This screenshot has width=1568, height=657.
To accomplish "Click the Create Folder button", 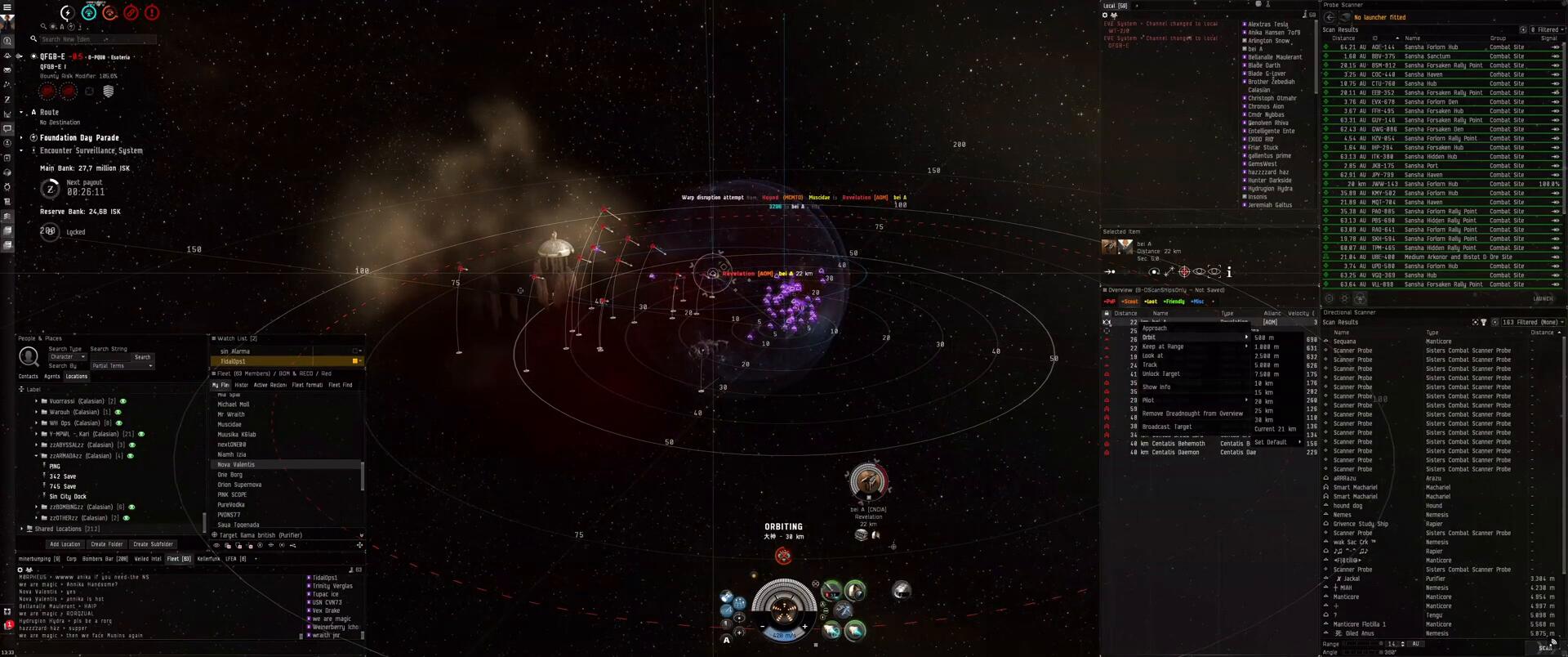I will (x=106, y=544).
